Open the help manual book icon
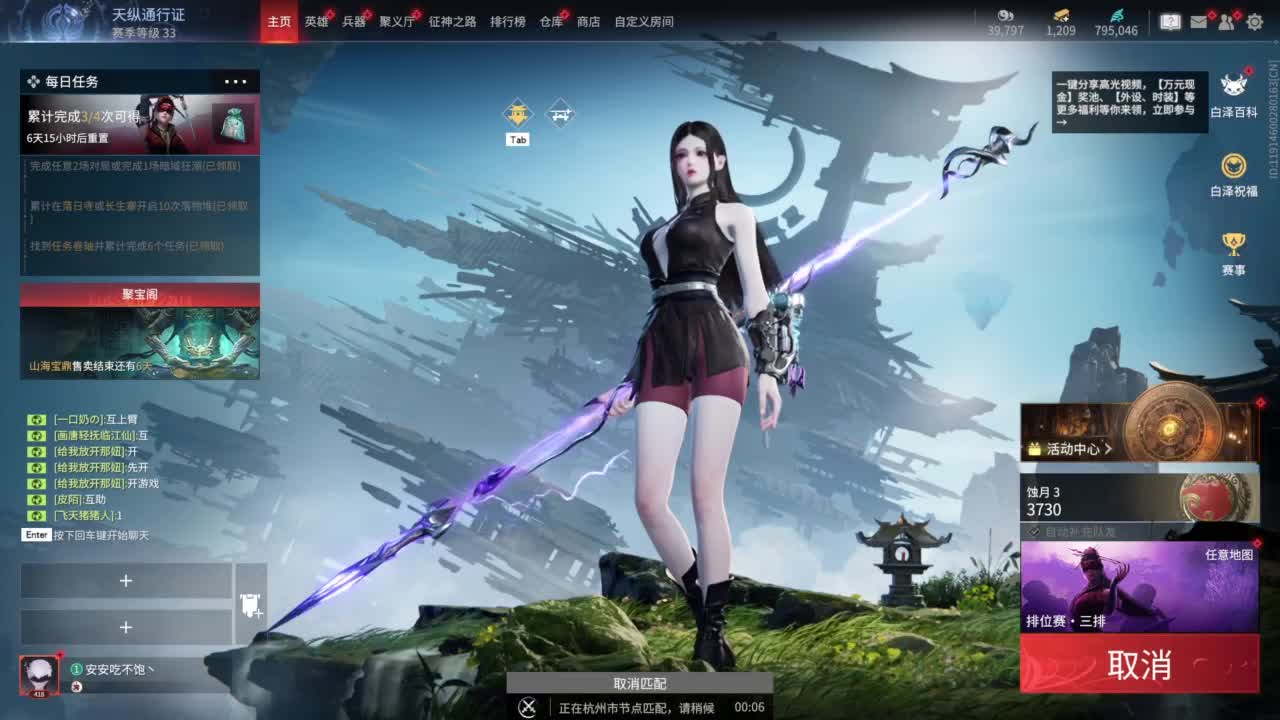 (x=1170, y=22)
